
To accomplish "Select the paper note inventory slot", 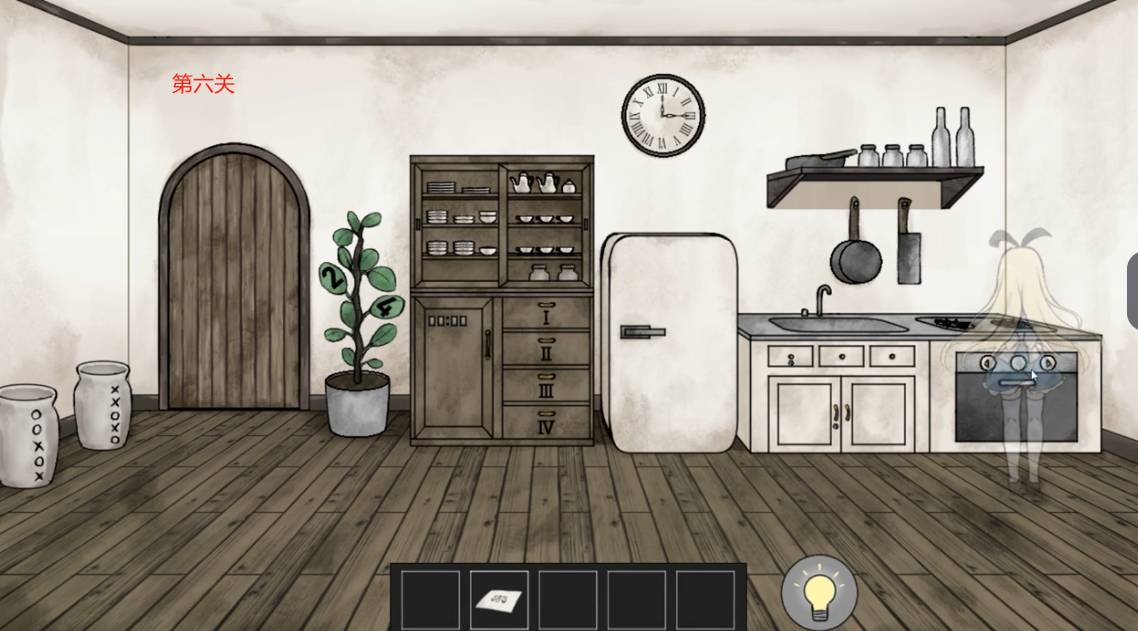I will coord(499,599).
